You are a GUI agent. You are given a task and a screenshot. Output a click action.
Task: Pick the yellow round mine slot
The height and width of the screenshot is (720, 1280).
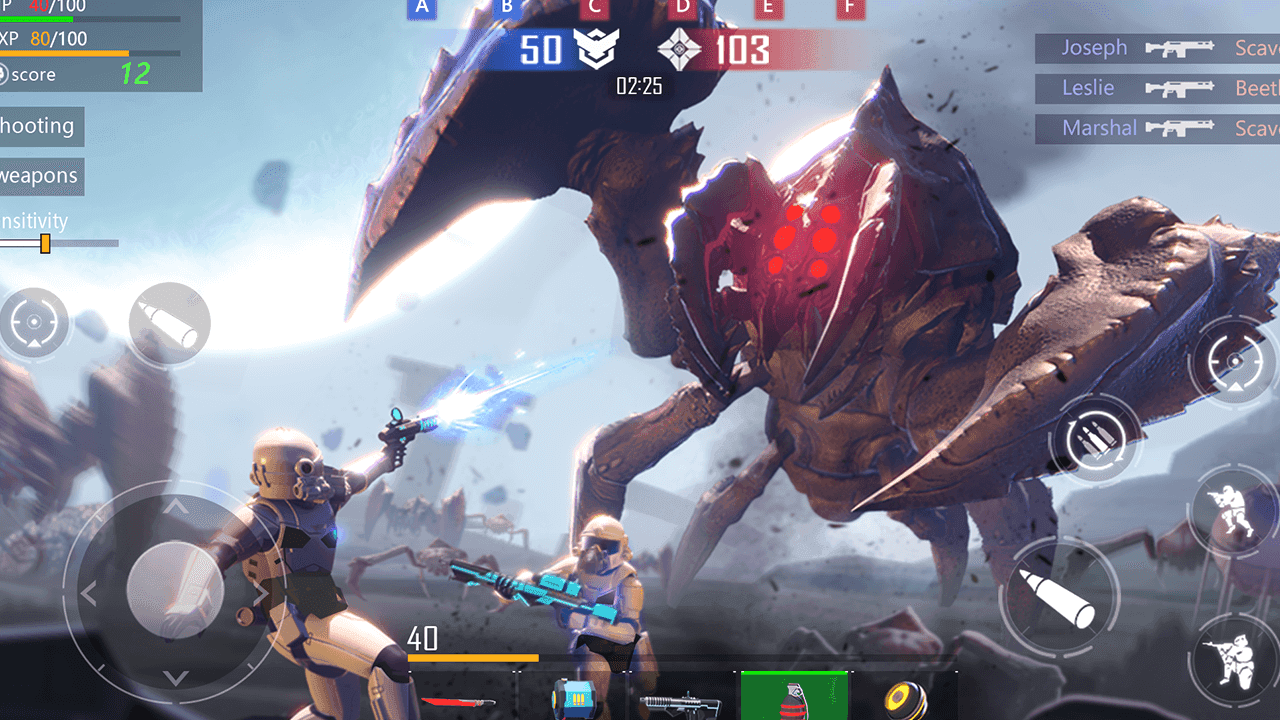click(x=906, y=700)
